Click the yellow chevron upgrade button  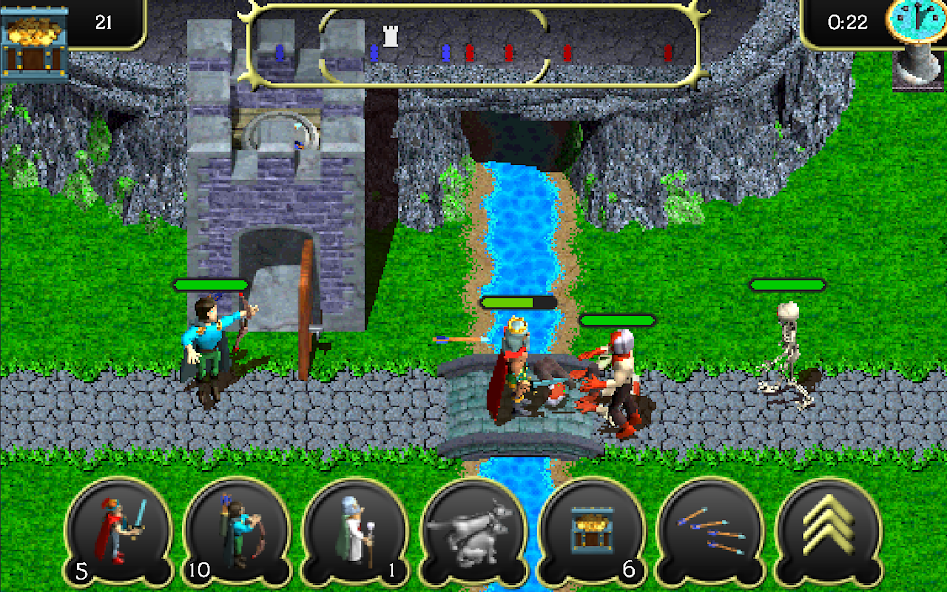[x=829, y=531]
